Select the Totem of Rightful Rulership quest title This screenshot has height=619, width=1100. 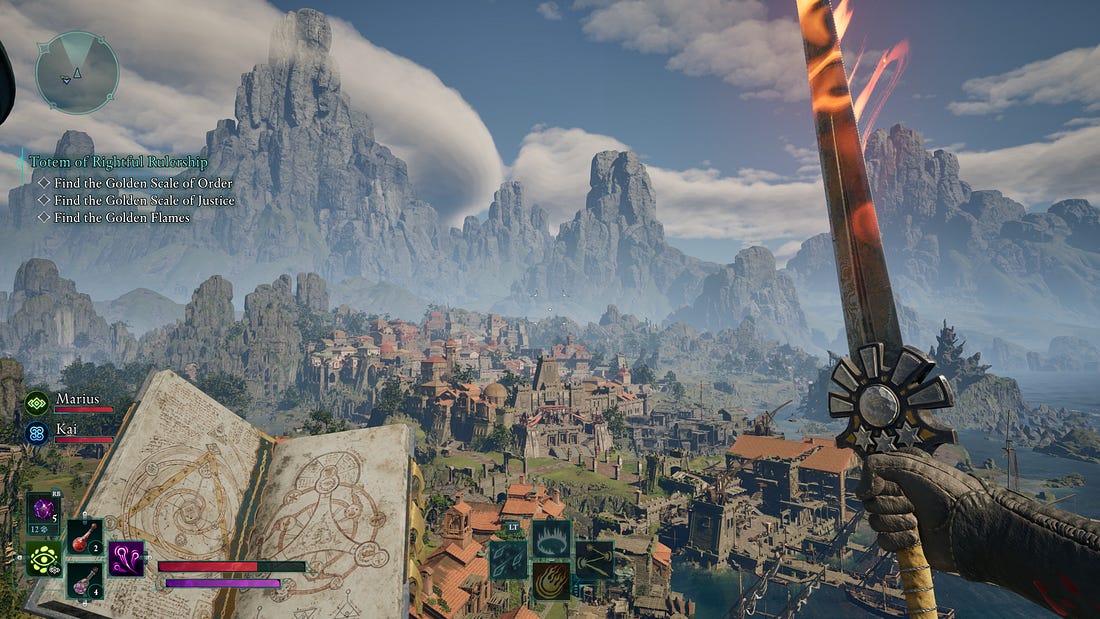[118, 162]
